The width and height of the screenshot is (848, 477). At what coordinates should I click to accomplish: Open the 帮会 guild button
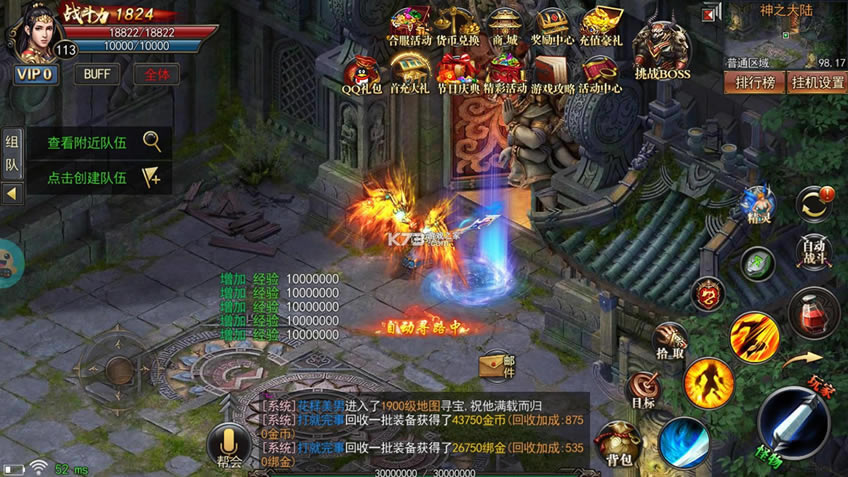pos(229,446)
